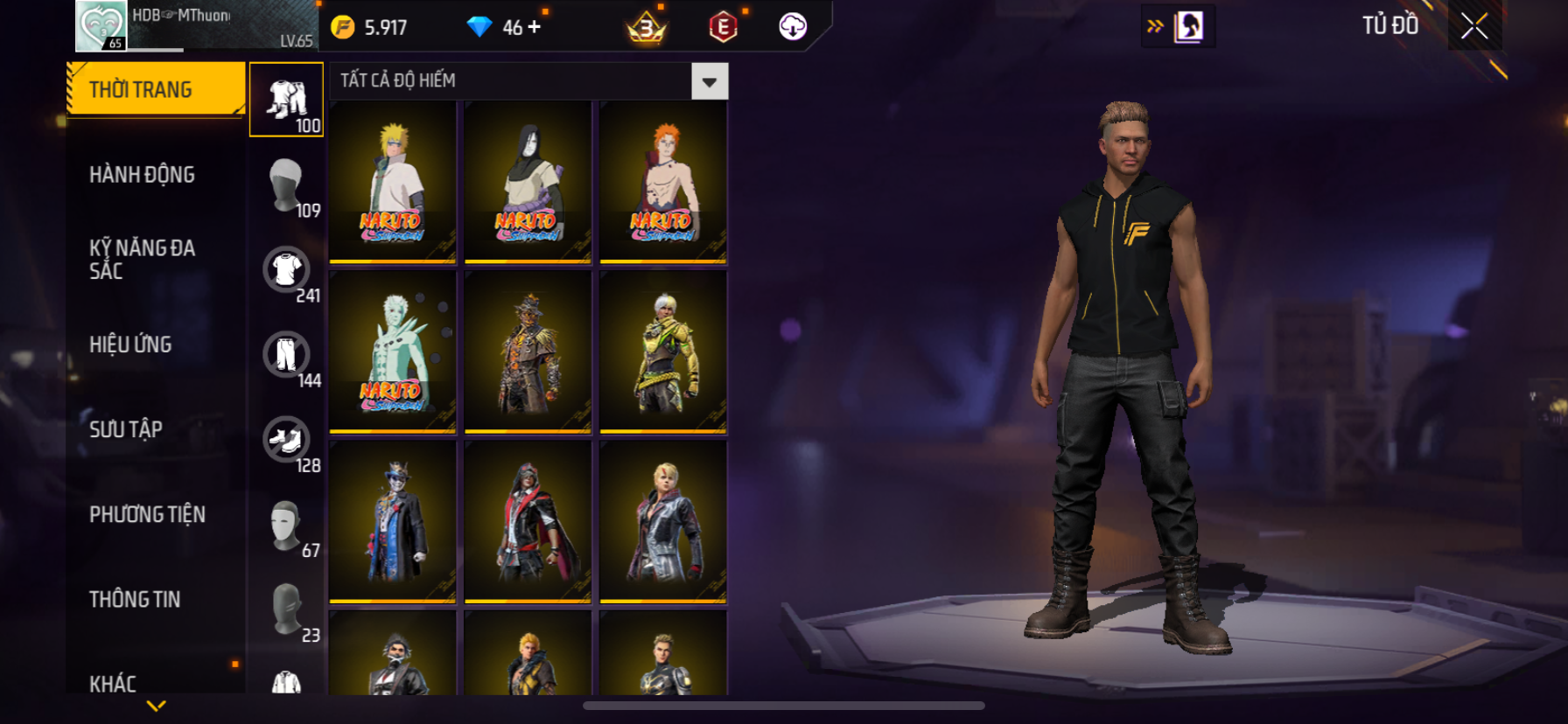
Task: Close the wardrobe screen with the X
Action: tap(1474, 26)
